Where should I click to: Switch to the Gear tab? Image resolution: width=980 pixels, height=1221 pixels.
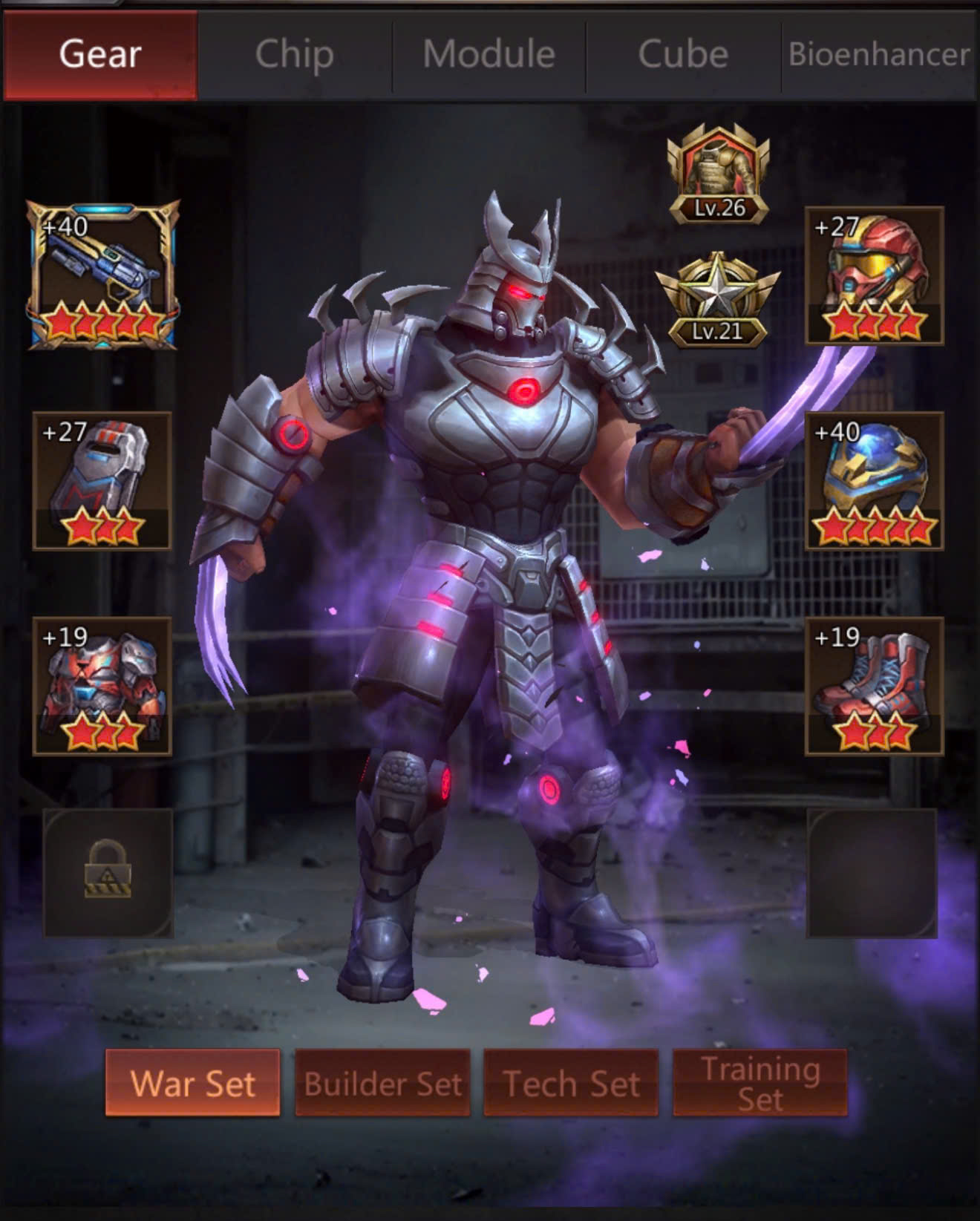[x=100, y=54]
